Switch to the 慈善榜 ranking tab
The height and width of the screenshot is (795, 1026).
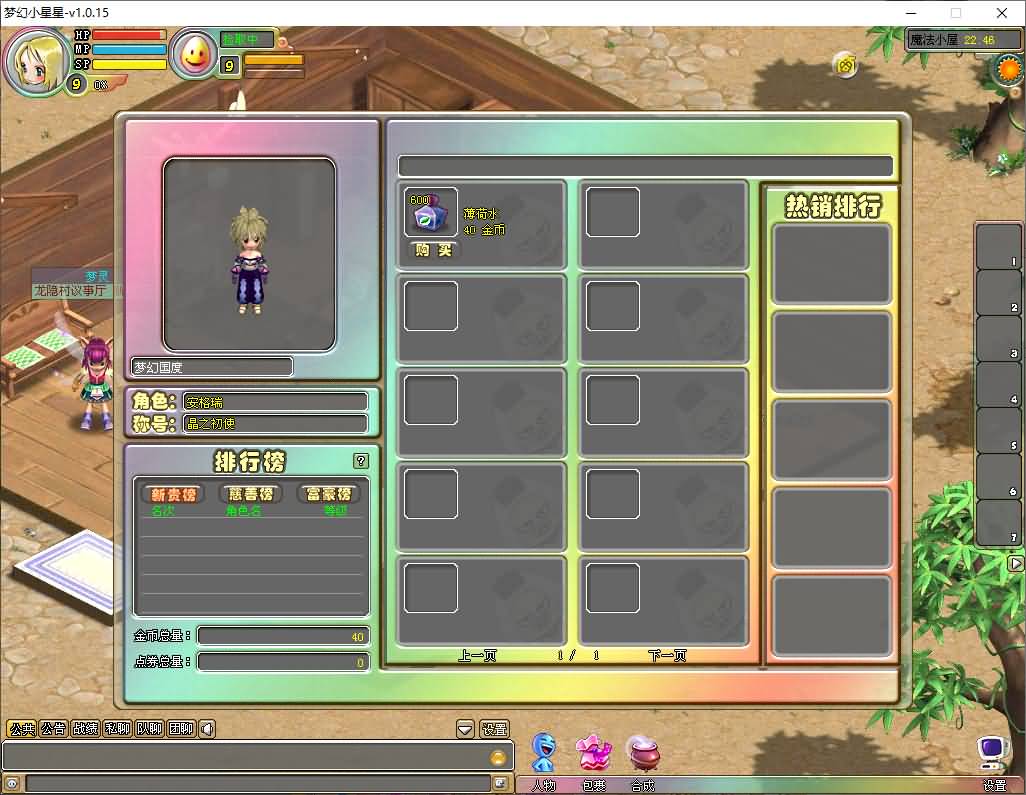[250, 494]
